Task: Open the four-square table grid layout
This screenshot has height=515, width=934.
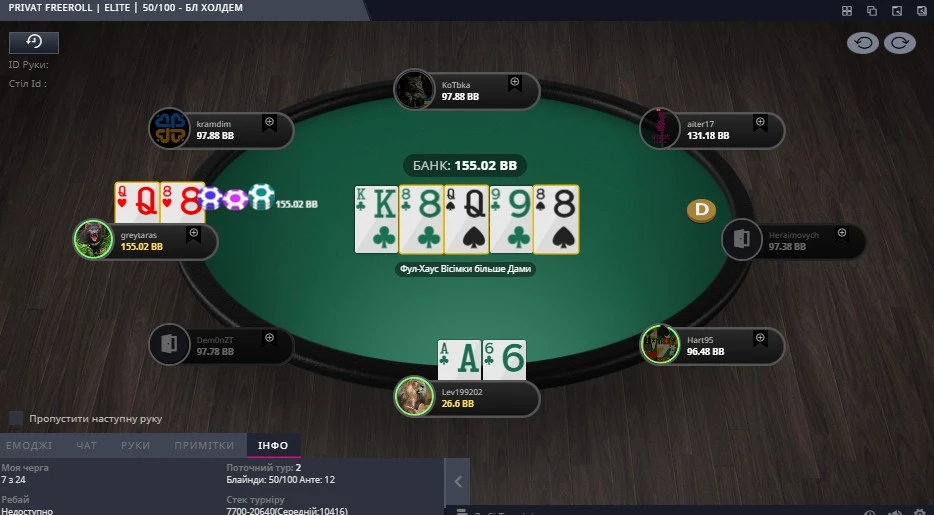Action: pyautogui.click(x=847, y=10)
